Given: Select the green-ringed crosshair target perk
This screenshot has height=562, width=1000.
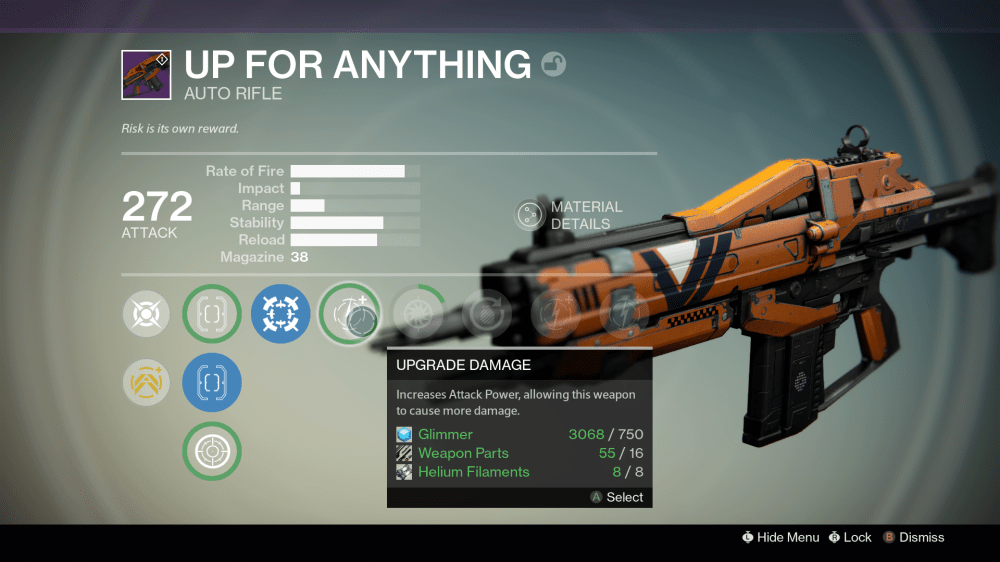Looking at the screenshot, I should [212, 452].
